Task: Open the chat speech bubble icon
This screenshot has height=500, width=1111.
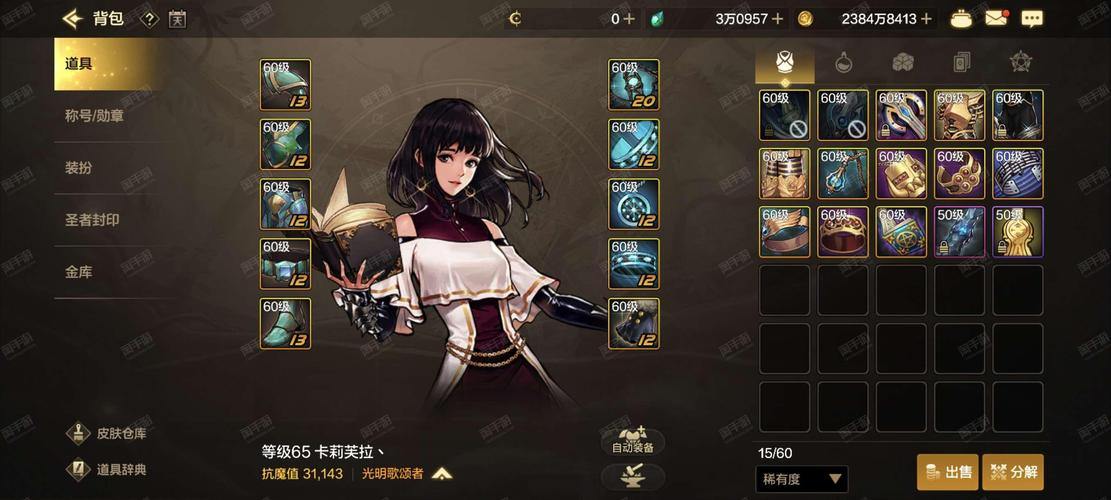Action: pyautogui.click(x=1032, y=18)
